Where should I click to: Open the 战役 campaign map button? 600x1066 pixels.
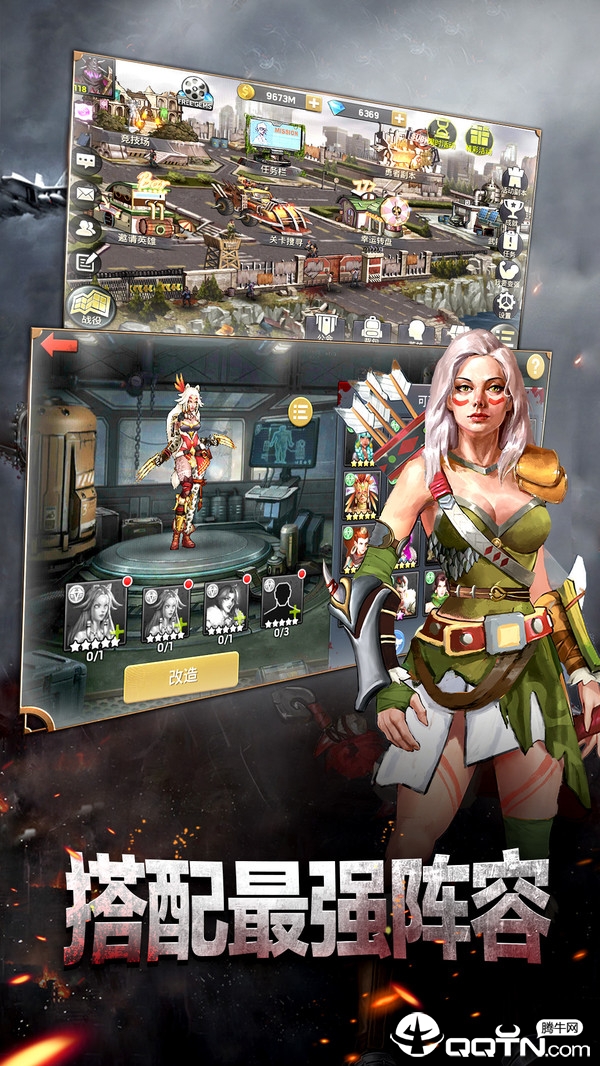point(91,305)
